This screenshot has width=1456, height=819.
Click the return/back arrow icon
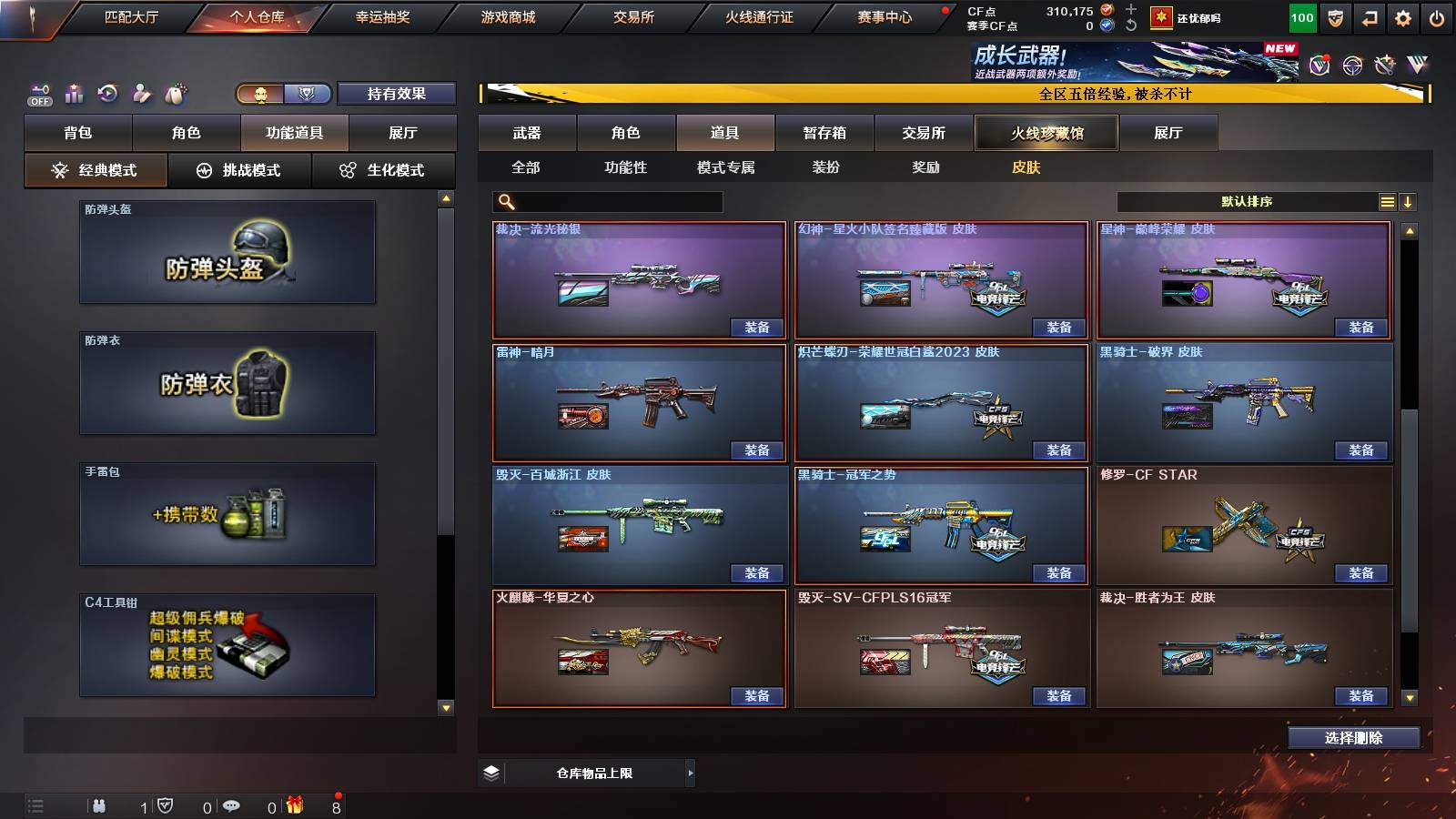pos(1369,17)
